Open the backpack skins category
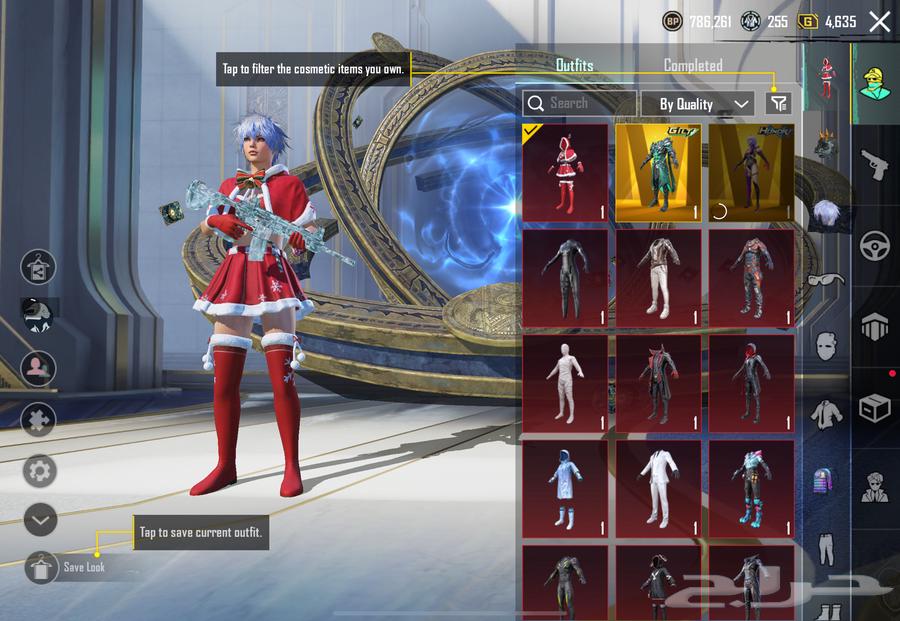This screenshot has width=900, height=621. (824, 478)
